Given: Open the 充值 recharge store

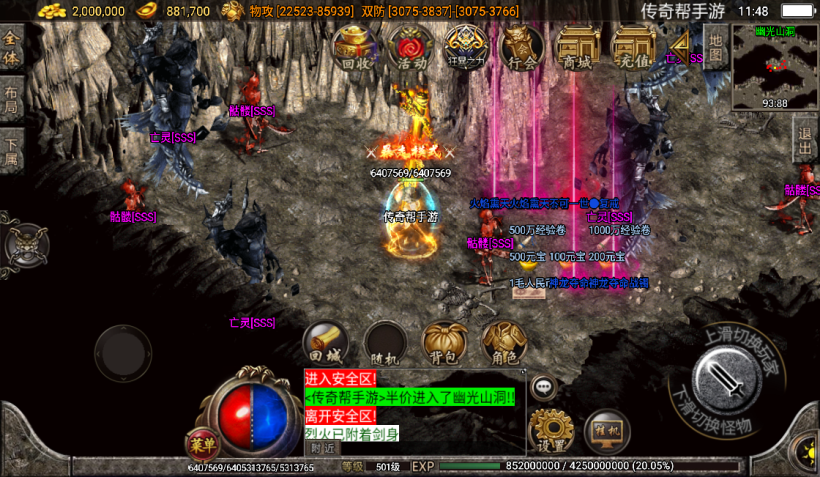Looking at the screenshot, I should point(634,47).
